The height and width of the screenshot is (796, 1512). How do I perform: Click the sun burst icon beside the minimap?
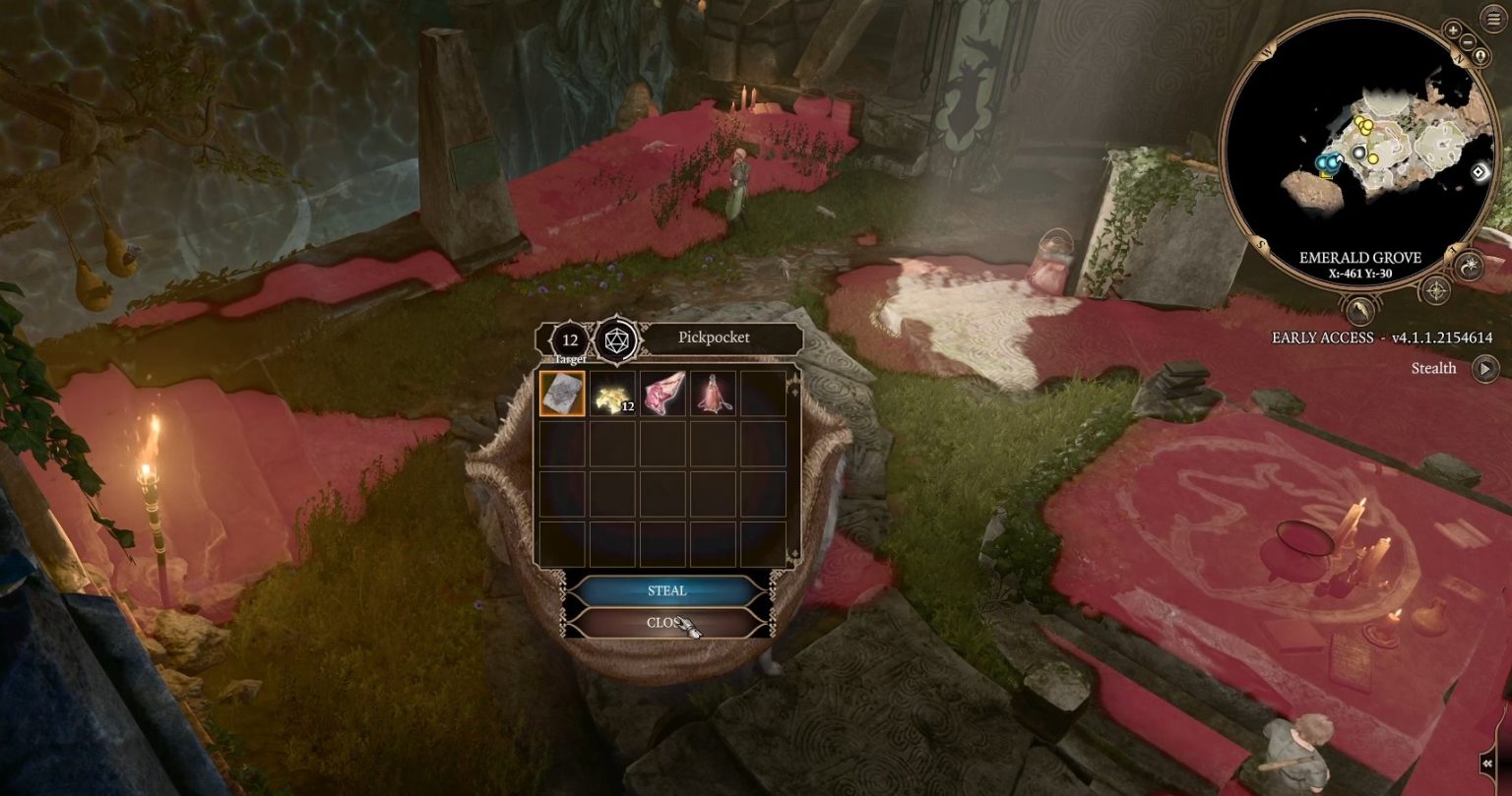pyautogui.click(x=1468, y=266)
